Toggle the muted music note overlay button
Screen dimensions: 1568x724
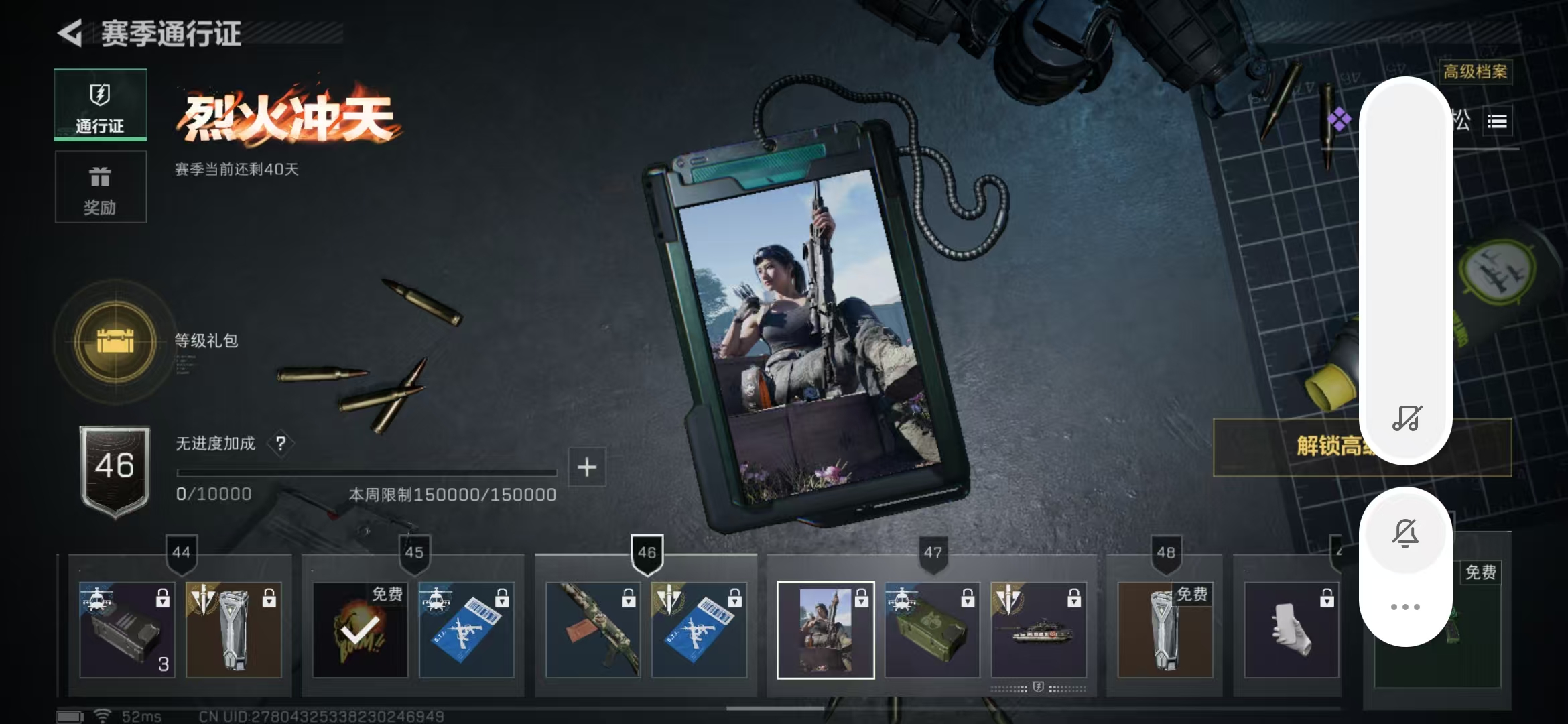[1406, 418]
